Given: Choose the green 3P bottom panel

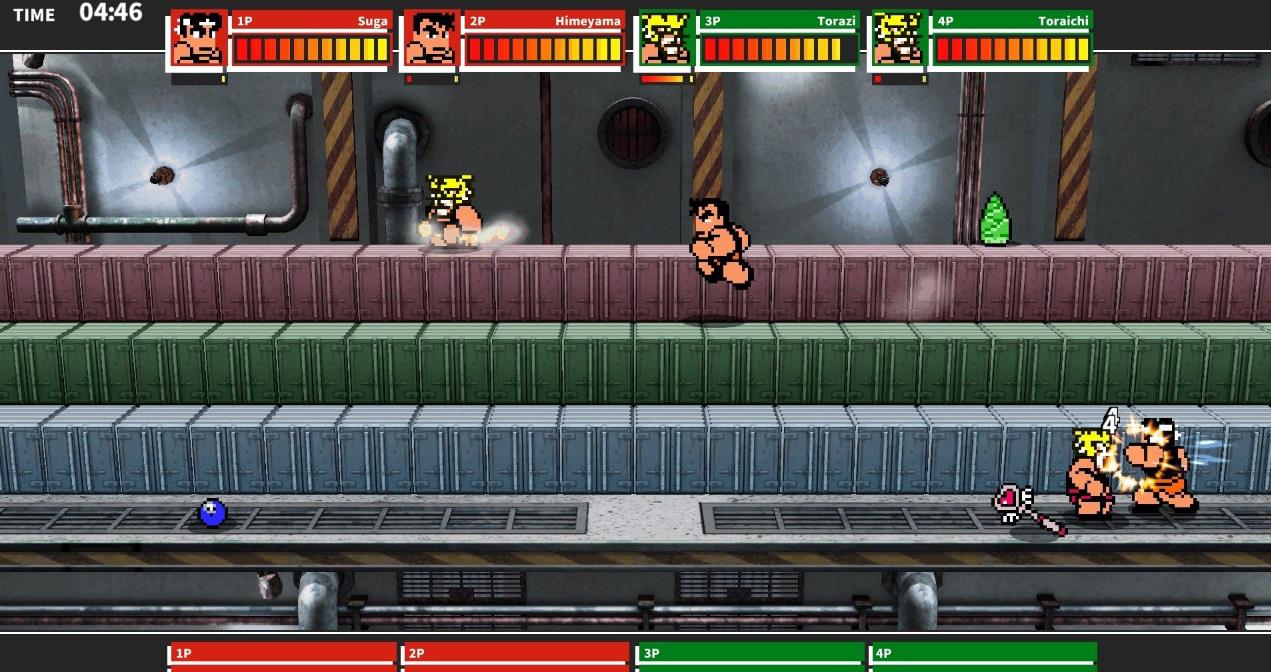Looking at the screenshot, I should pos(750,656).
